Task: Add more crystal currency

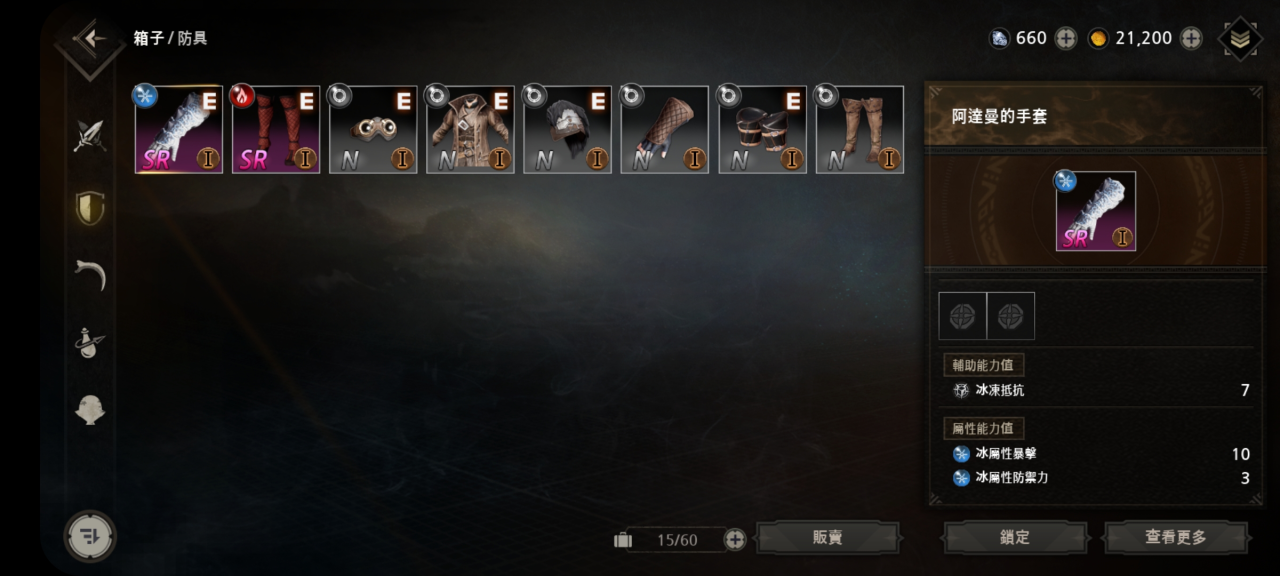Action: 1066,39
